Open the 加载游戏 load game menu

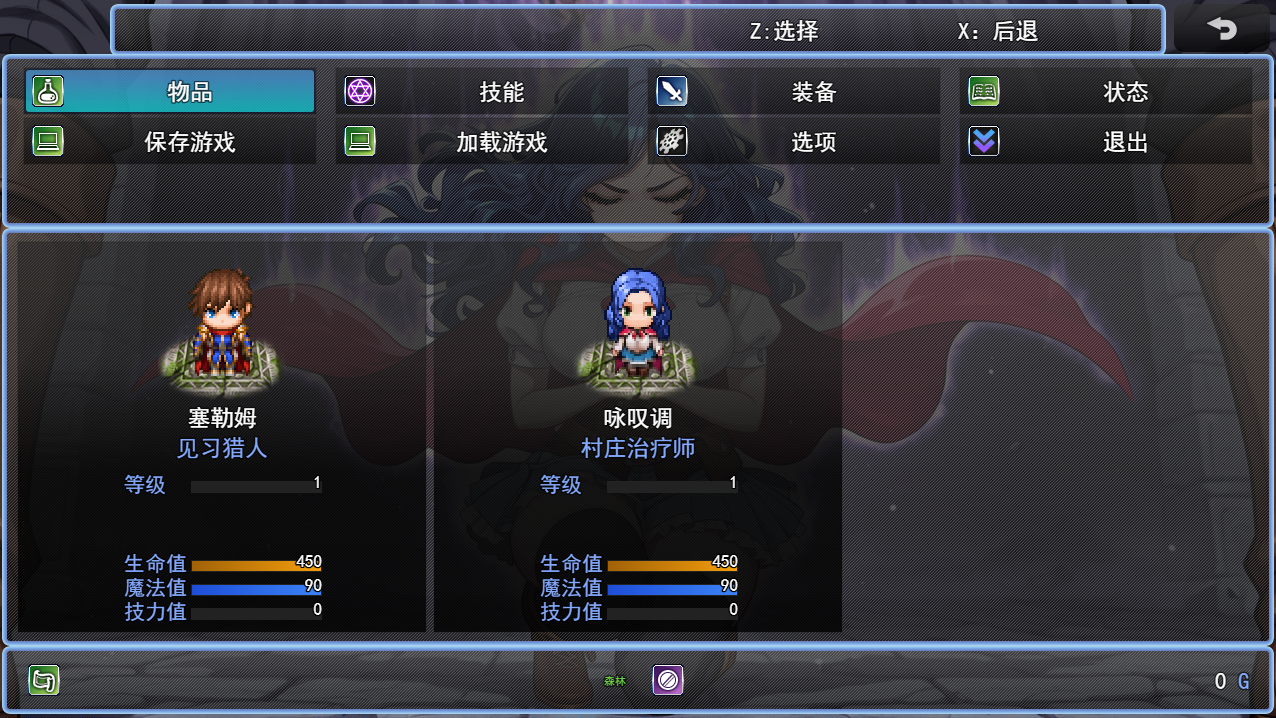click(482, 142)
